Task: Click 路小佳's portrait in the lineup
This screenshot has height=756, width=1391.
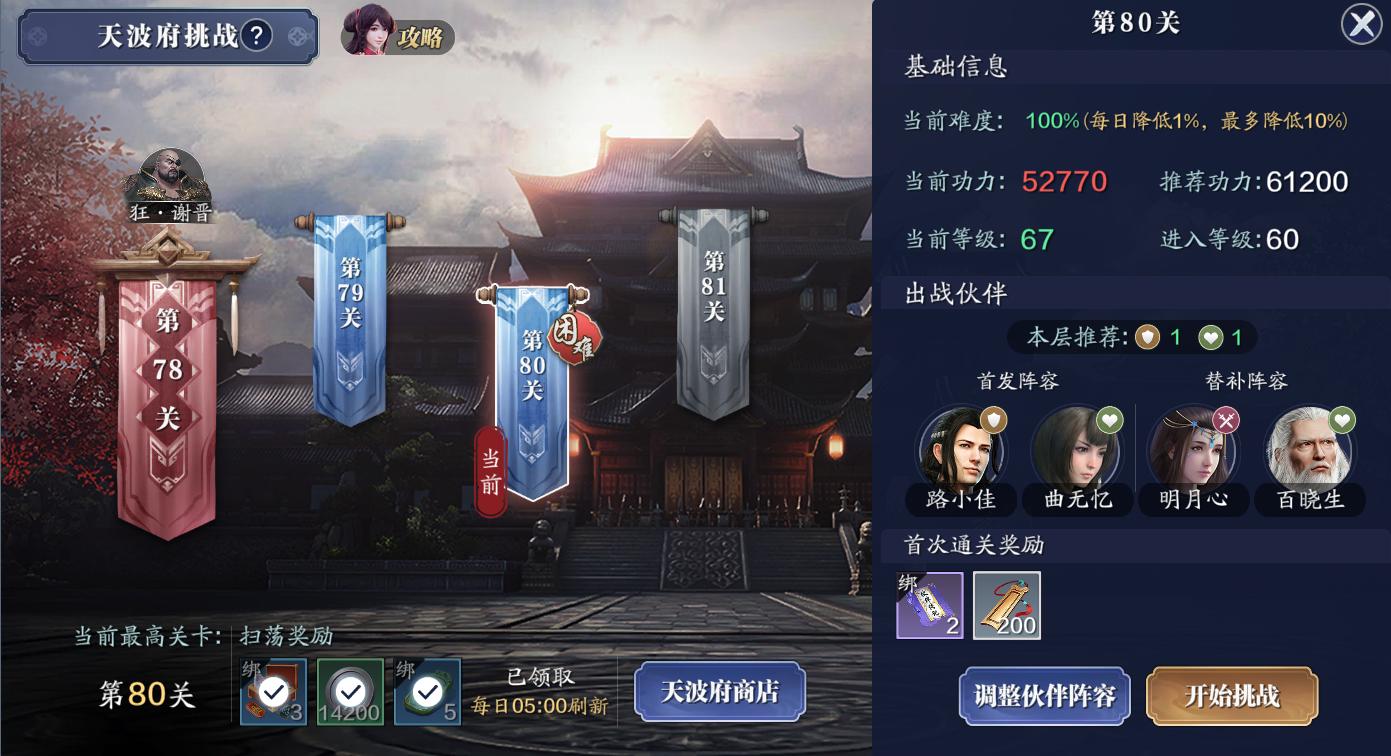Action: click(961, 452)
